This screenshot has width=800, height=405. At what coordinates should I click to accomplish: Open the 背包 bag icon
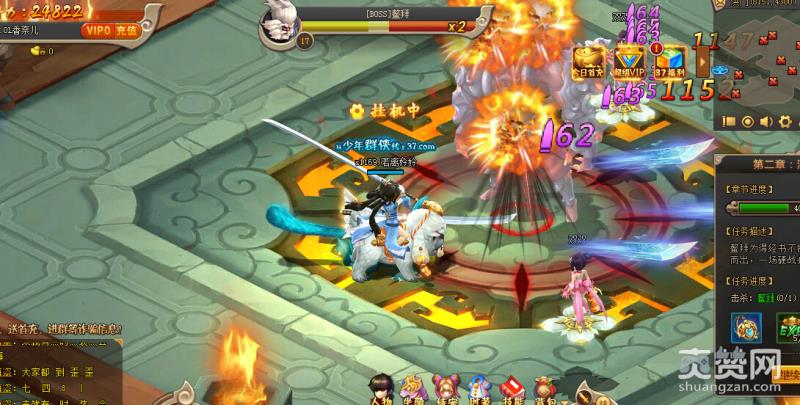pyautogui.click(x=544, y=388)
